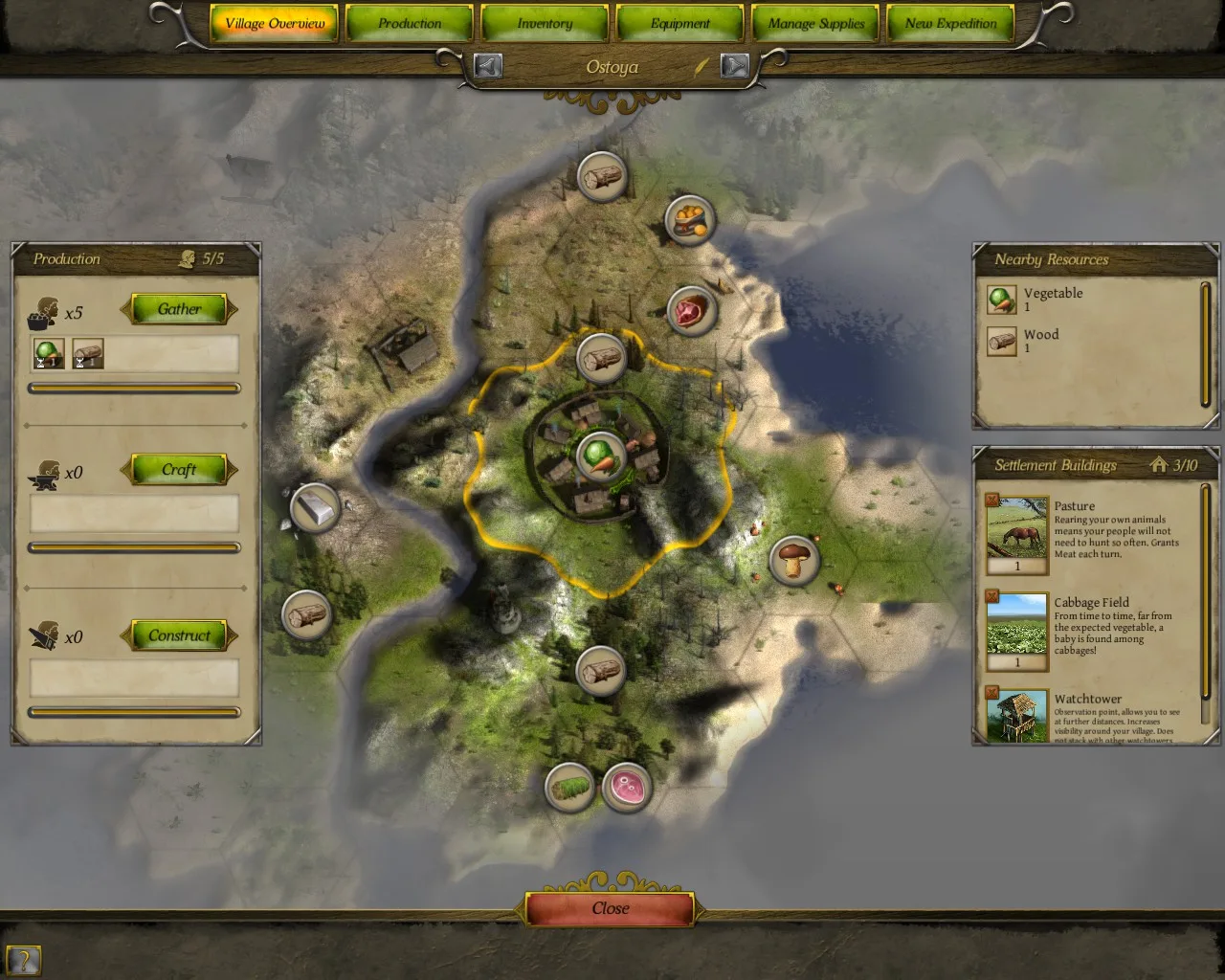Click the Gather button
The image size is (1225, 980).
point(179,309)
